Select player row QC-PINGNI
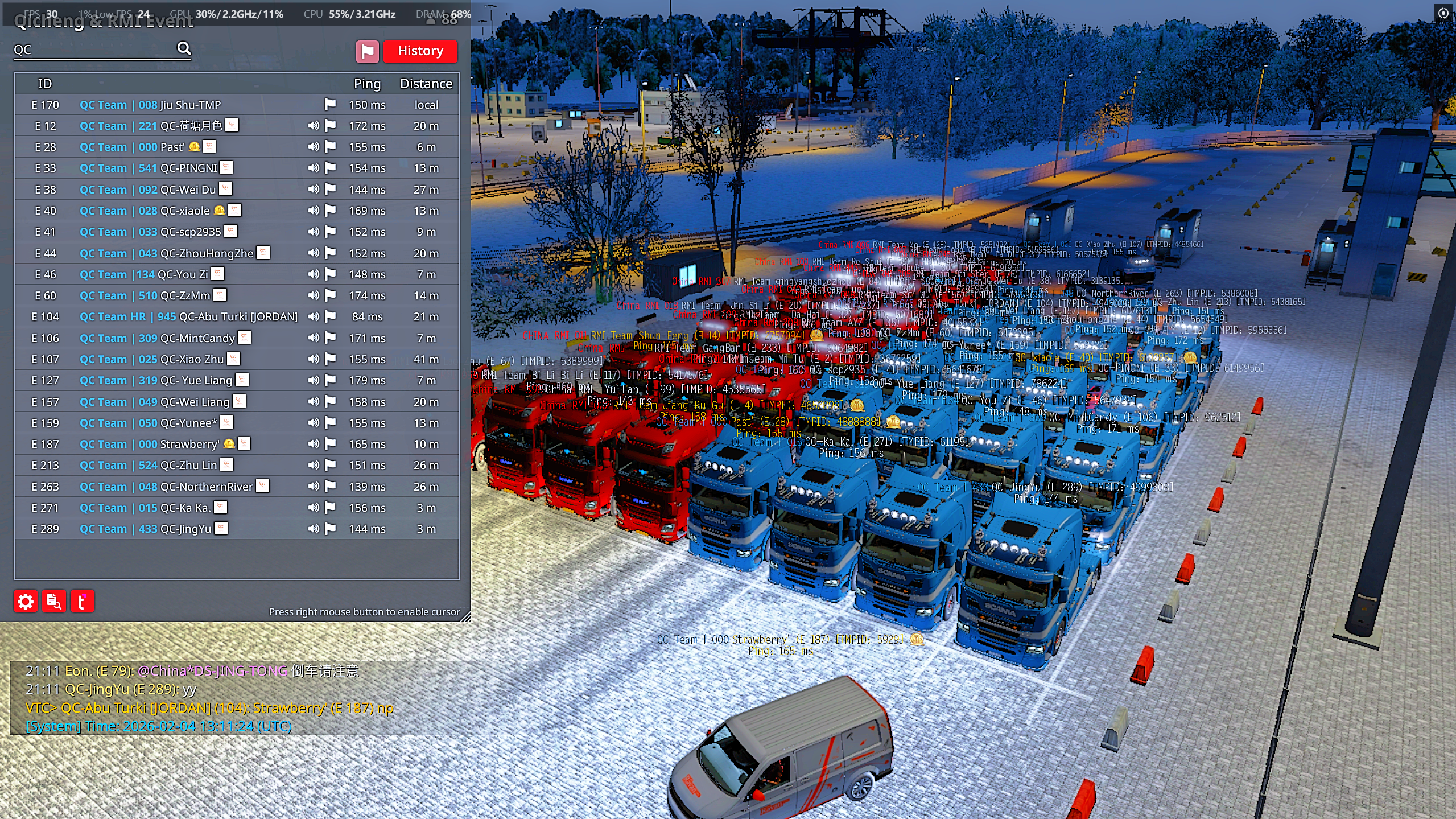The height and width of the screenshot is (819, 1456). (x=188, y=168)
